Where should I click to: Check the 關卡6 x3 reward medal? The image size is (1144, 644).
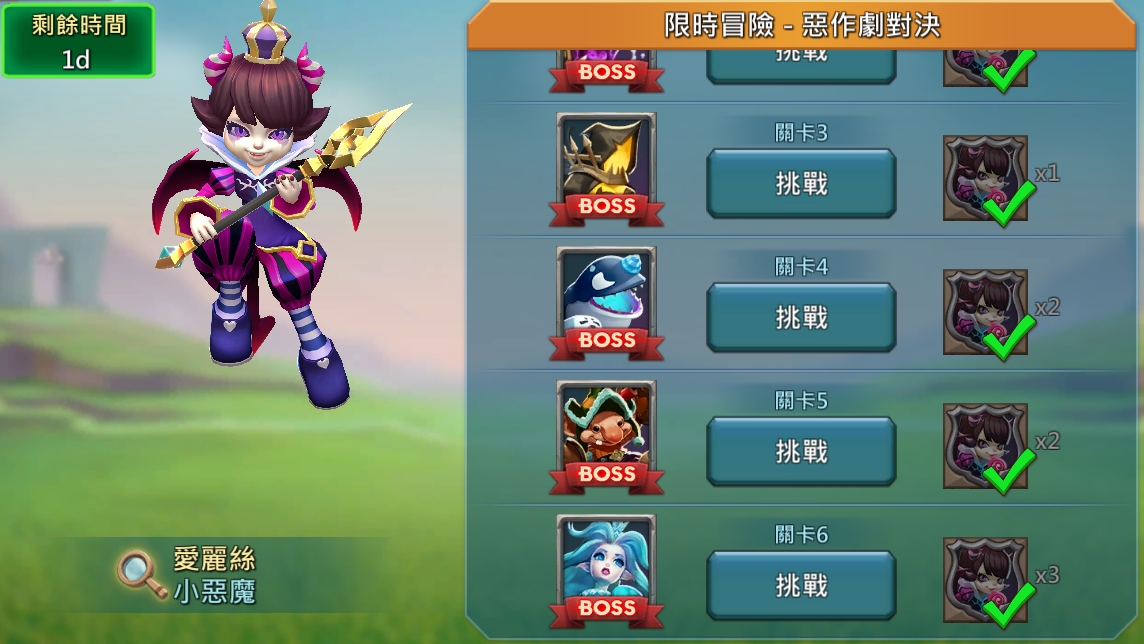(x=986, y=581)
